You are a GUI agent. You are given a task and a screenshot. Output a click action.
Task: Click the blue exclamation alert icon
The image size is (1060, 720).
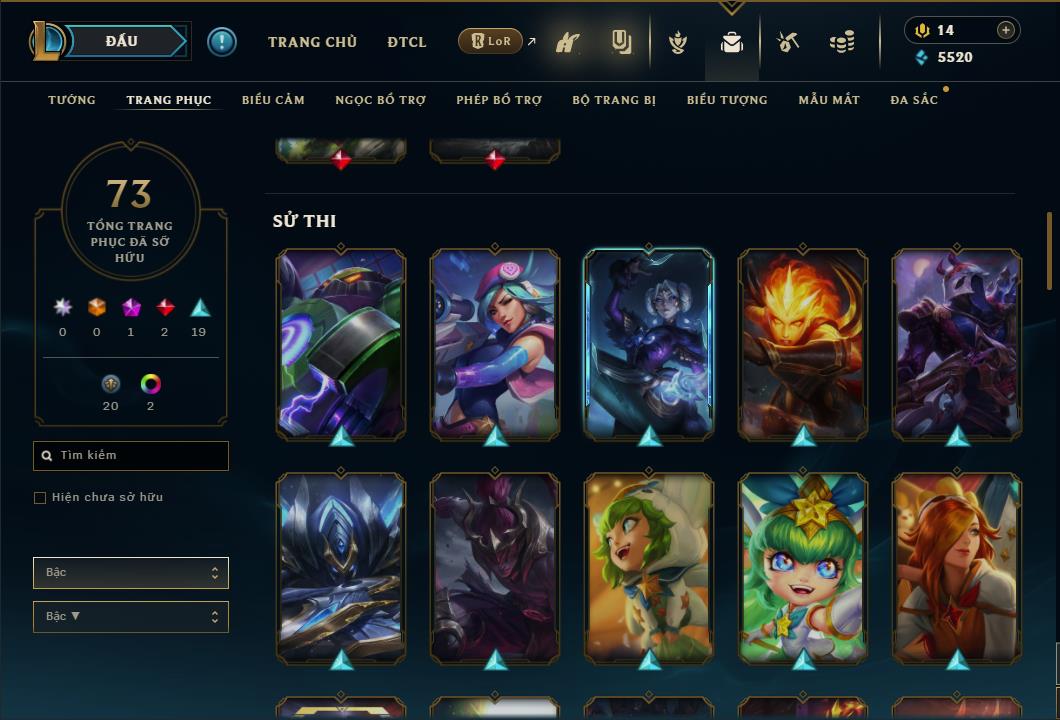[222, 41]
